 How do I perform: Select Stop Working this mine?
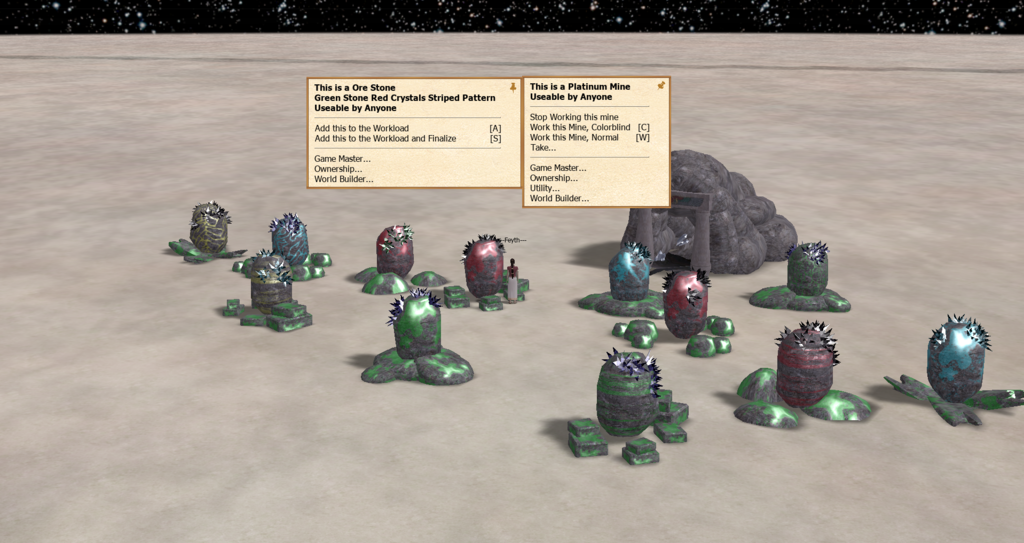click(574, 117)
